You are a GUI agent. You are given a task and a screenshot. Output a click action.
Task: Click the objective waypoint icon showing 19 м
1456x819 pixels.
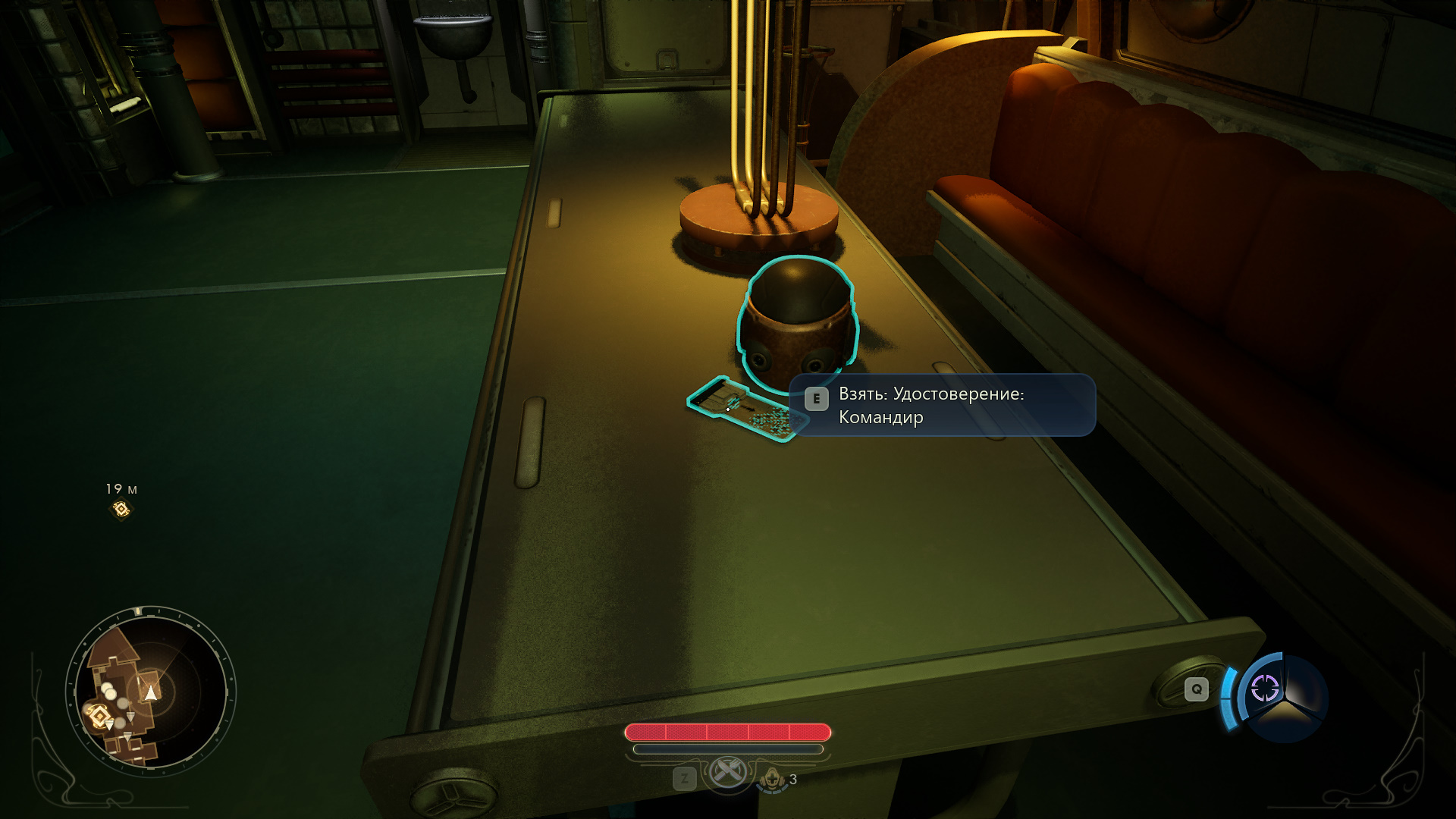pyautogui.click(x=121, y=509)
